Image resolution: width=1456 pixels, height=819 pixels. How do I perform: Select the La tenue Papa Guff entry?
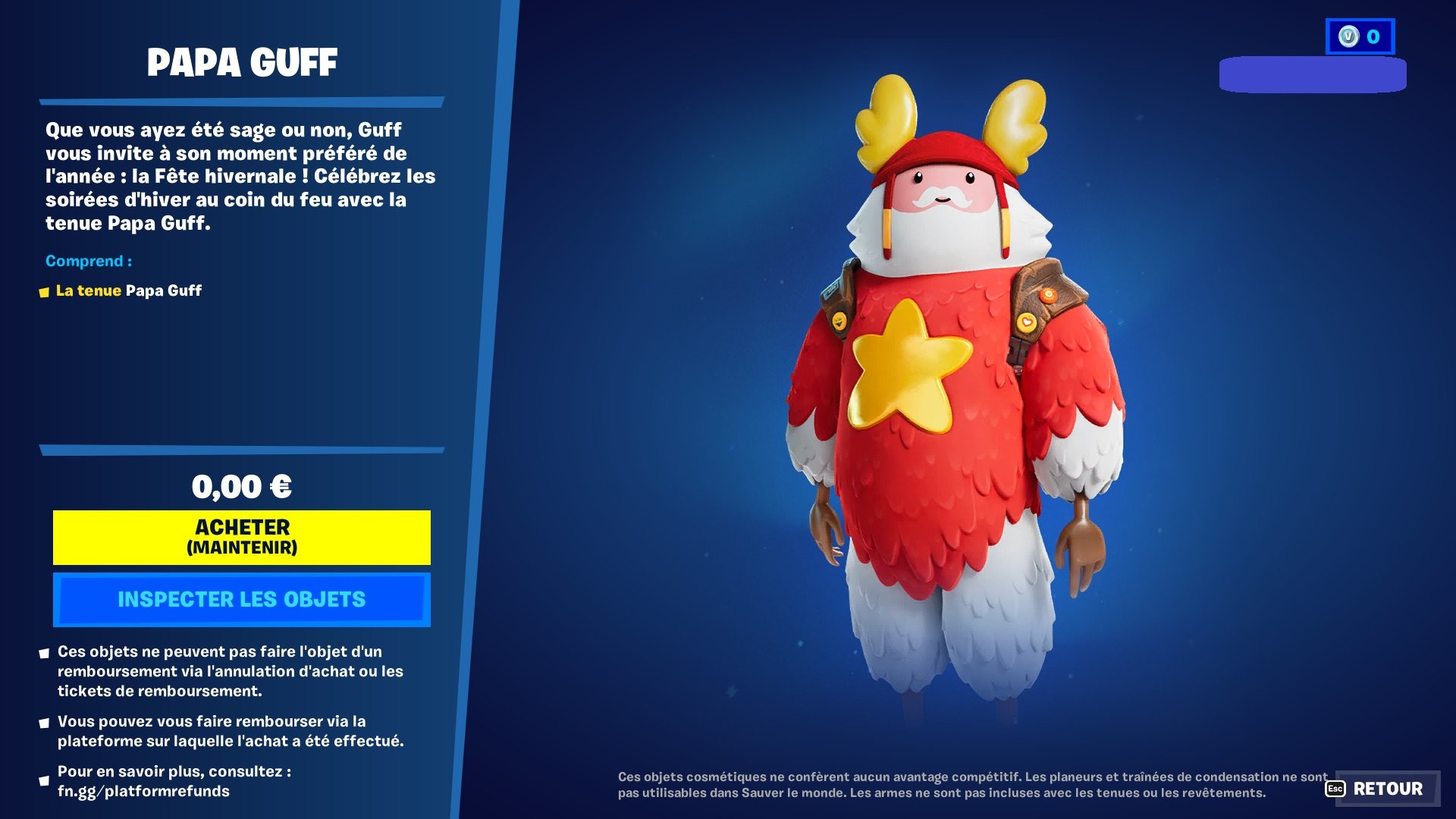[x=129, y=290]
